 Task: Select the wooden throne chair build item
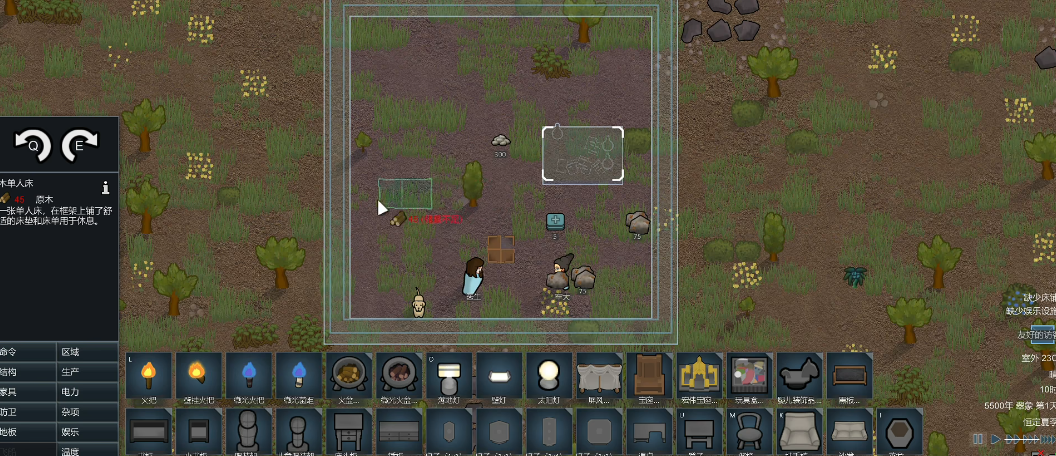(x=648, y=376)
